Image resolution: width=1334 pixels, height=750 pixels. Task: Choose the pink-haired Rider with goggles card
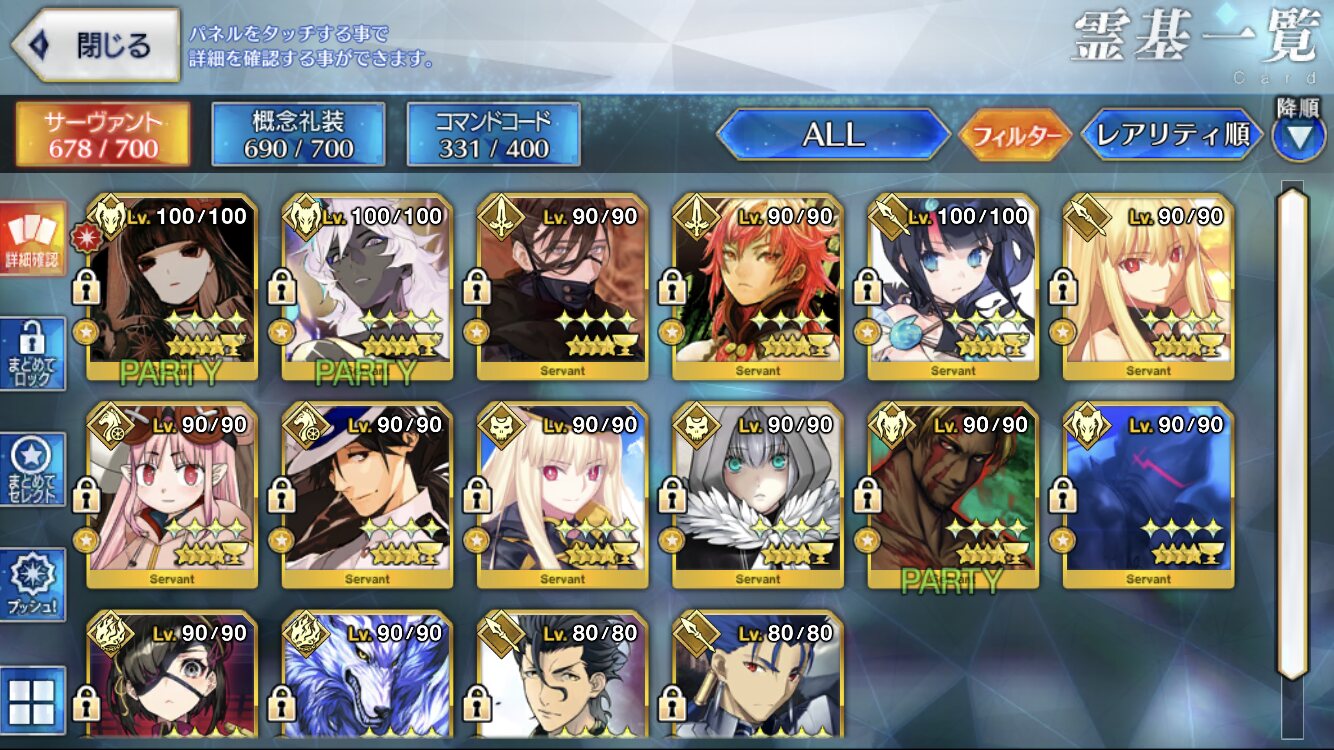(x=172, y=496)
